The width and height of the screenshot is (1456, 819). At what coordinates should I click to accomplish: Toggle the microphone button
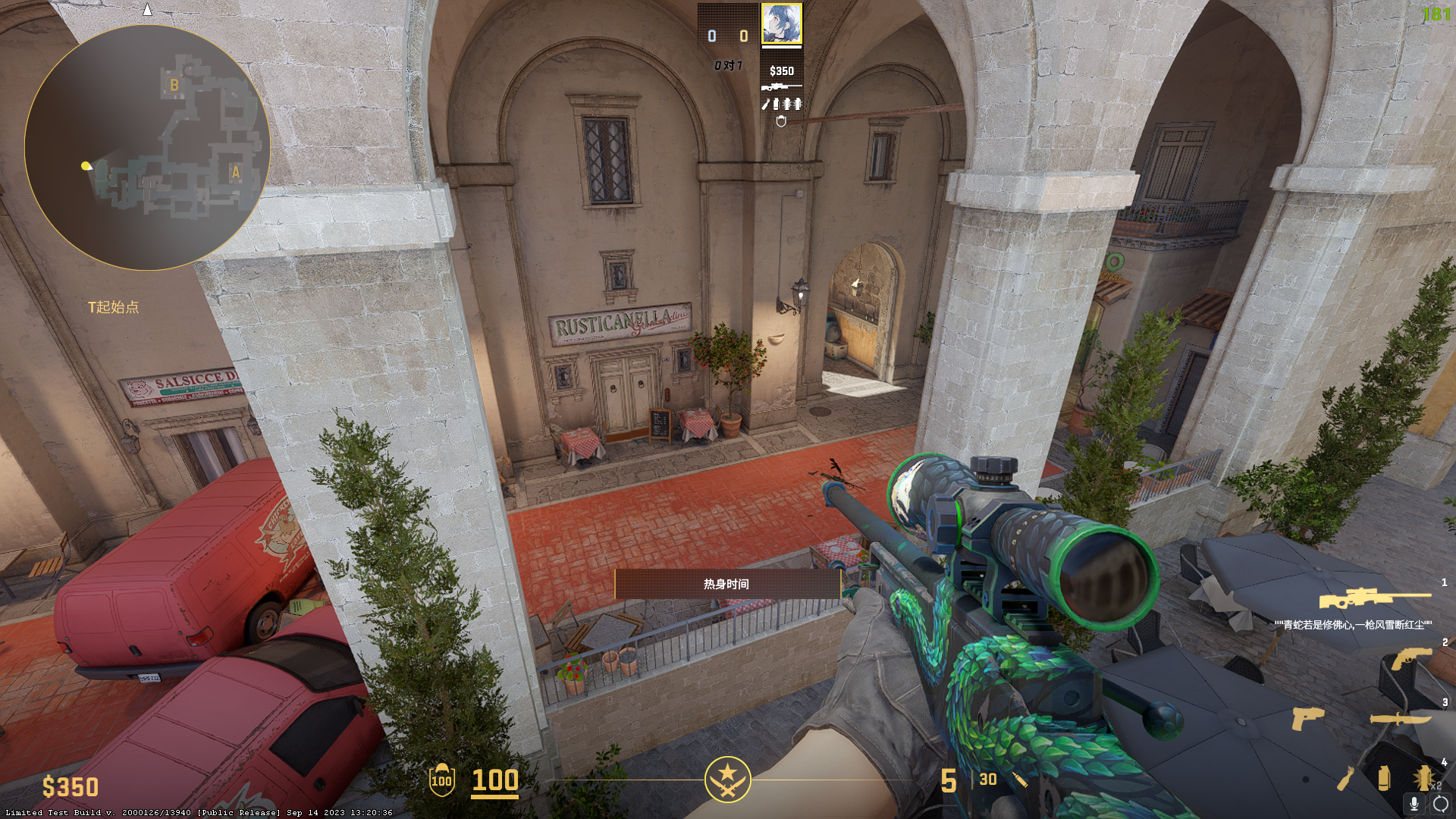1414,804
